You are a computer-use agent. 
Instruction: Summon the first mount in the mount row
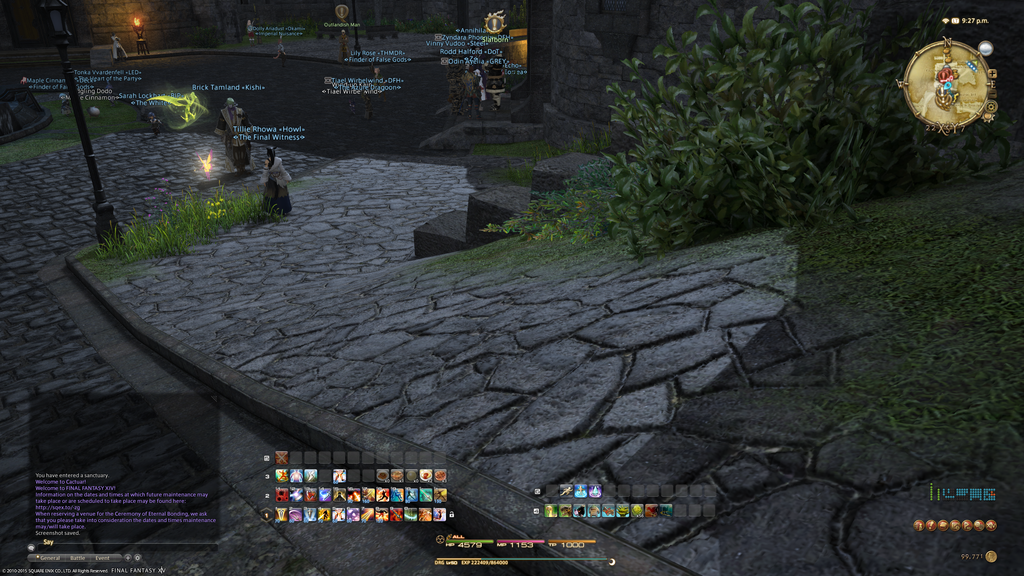pyautogui.click(x=551, y=510)
